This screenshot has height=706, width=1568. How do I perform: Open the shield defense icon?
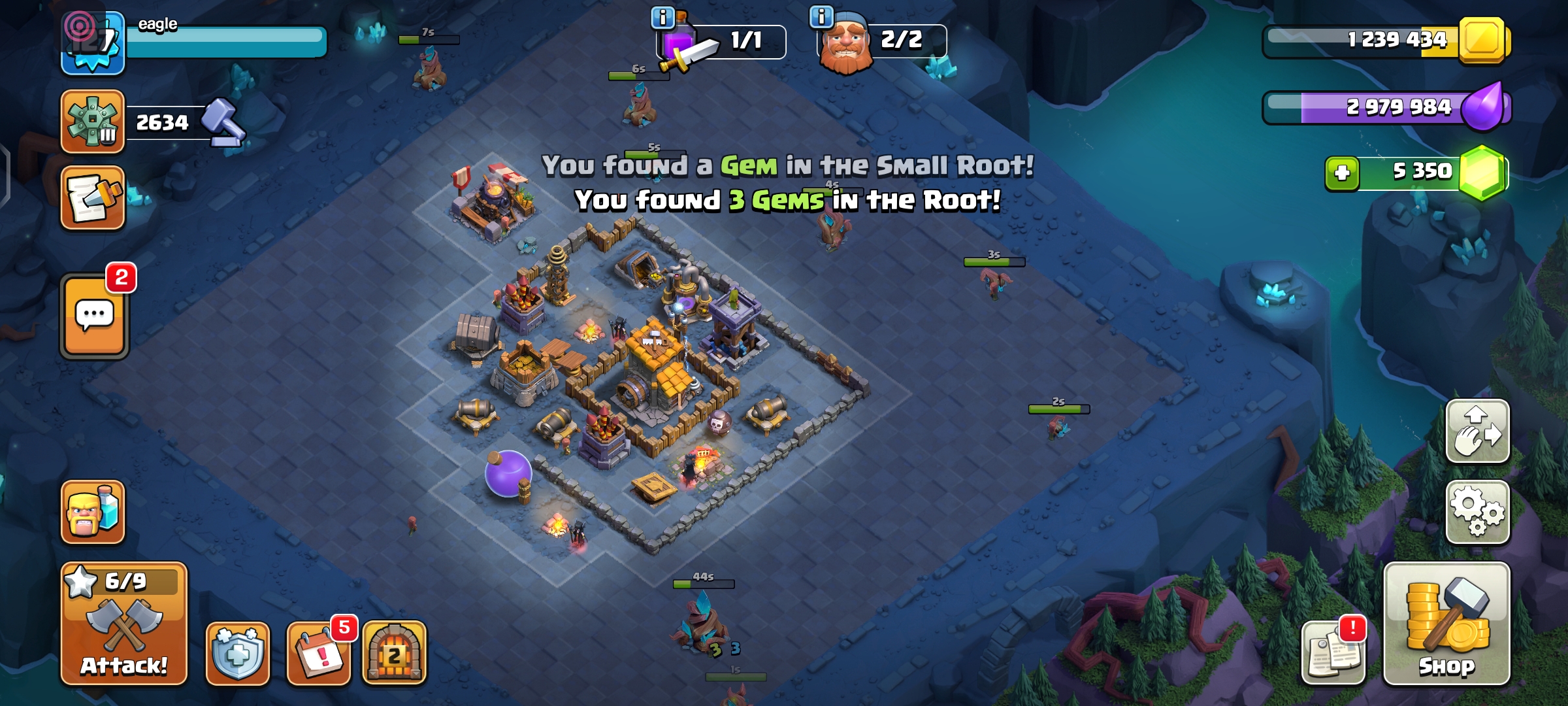pyautogui.click(x=238, y=652)
